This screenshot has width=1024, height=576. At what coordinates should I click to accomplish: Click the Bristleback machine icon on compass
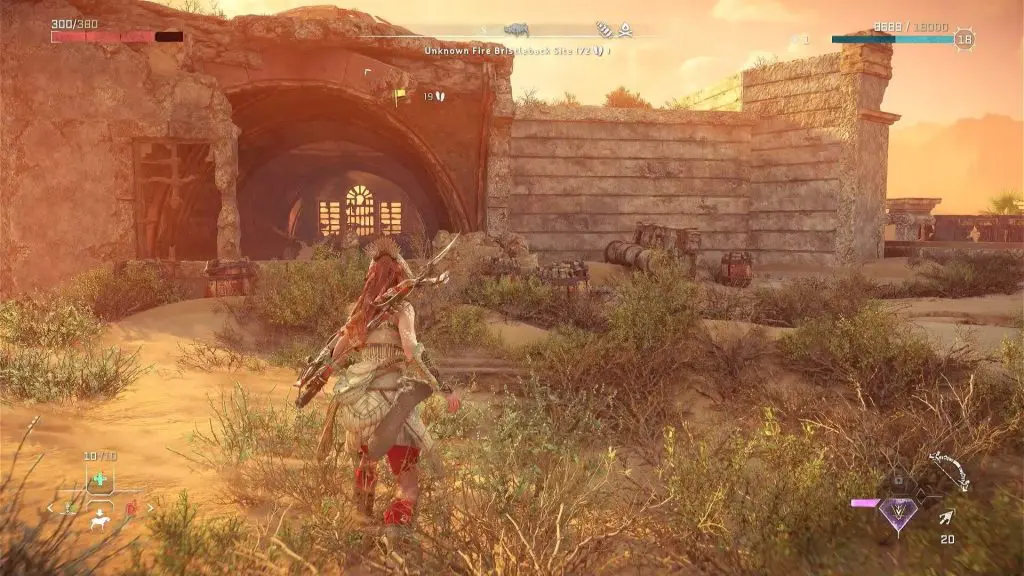[x=516, y=30]
